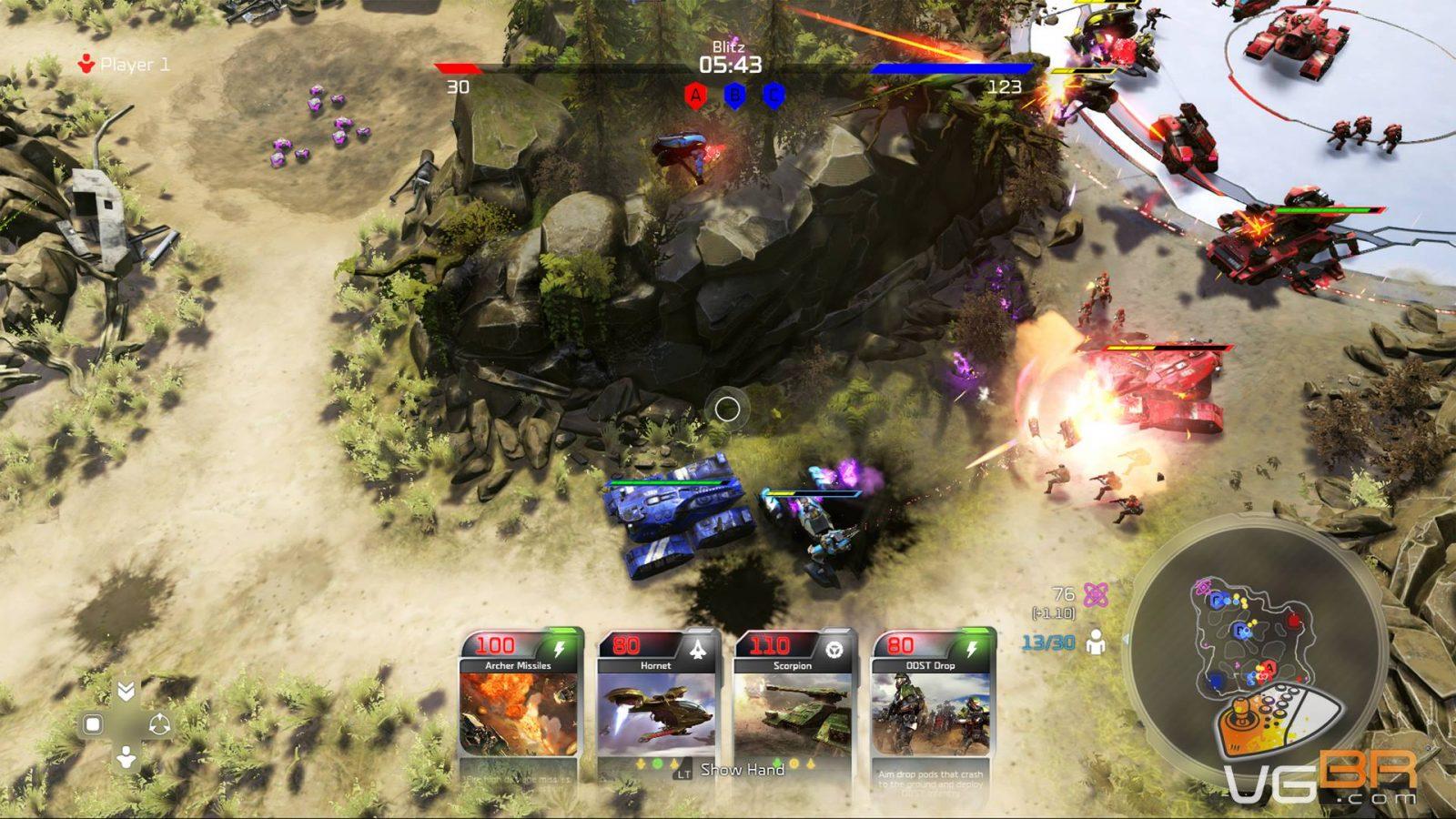Choose the ODST Drop card

pyautogui.click(x=931, y=705)
